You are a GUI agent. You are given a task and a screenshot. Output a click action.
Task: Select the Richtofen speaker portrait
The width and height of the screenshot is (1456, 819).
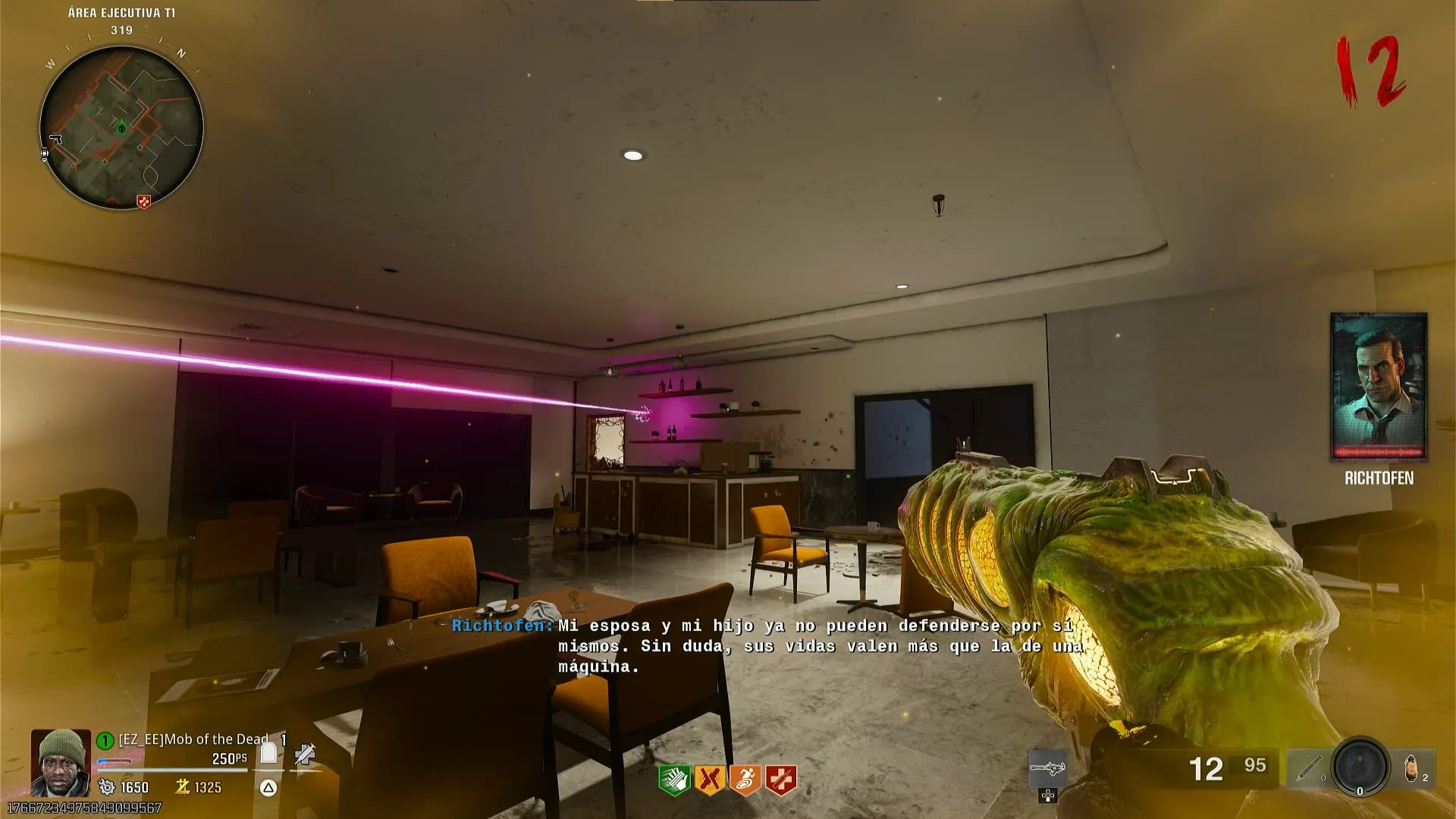coord(1379,386)
